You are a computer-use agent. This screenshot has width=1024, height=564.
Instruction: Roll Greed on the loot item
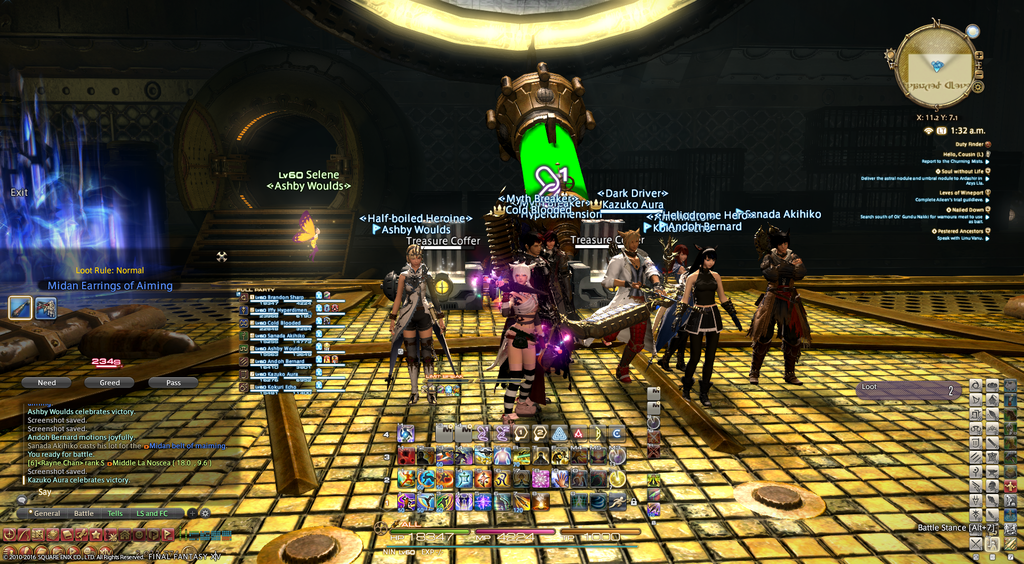(109, 382)
